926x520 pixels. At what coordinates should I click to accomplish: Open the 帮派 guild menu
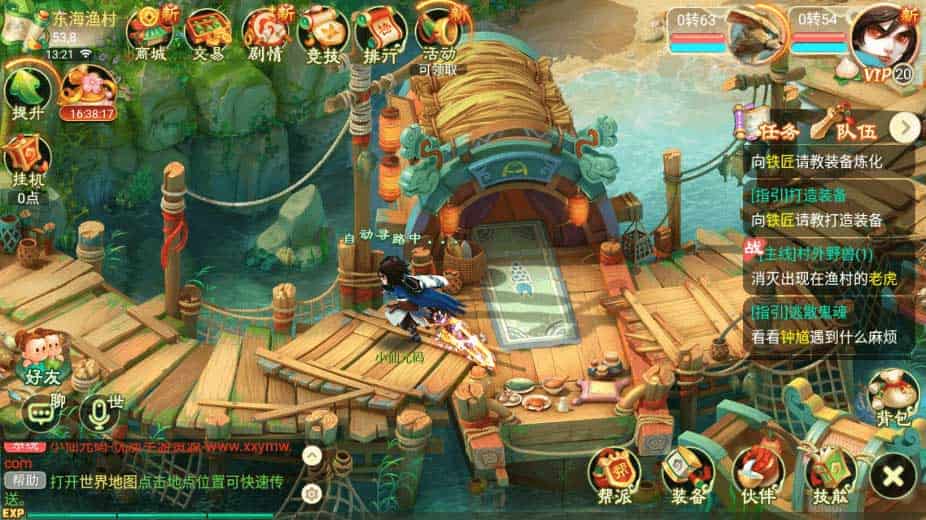(614, 470)
